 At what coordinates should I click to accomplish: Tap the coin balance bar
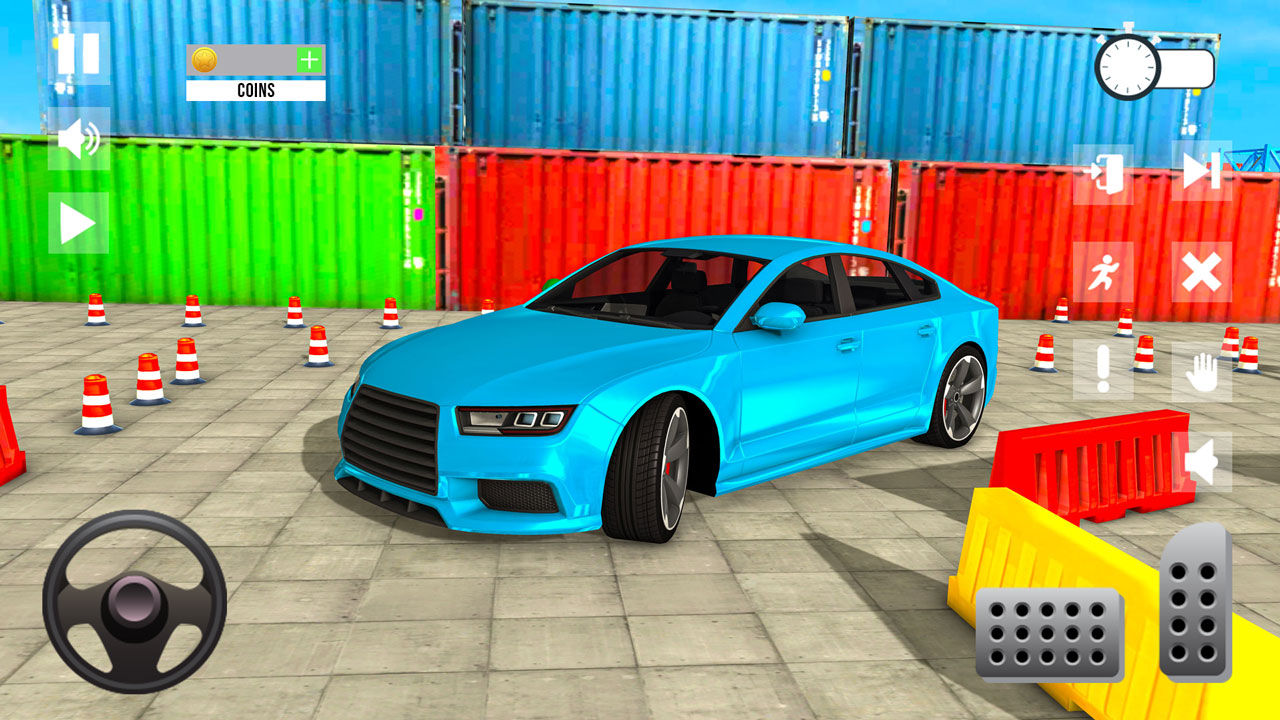tap(255, 60)
